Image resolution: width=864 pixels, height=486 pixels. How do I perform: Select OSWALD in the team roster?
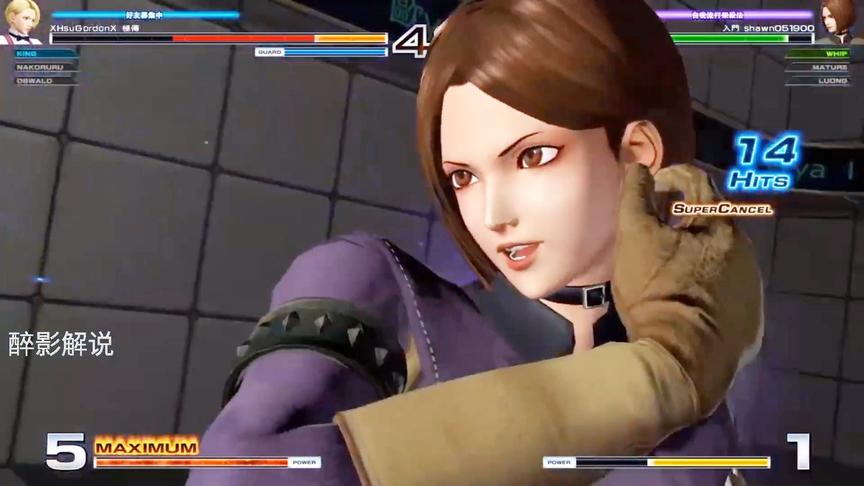click(x=34, y=80)
